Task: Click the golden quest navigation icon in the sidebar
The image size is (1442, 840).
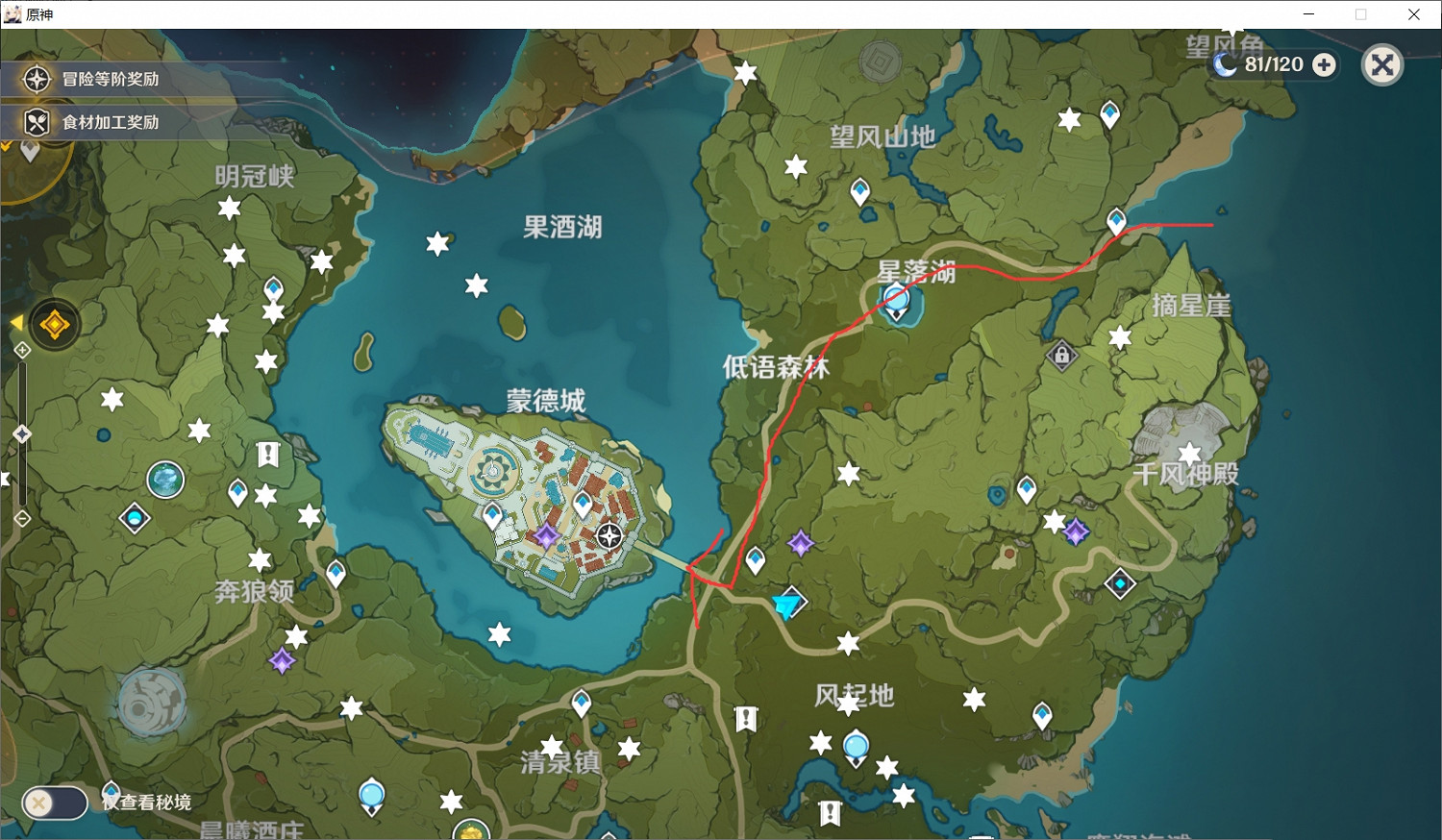Action: (x=53, y=324)
